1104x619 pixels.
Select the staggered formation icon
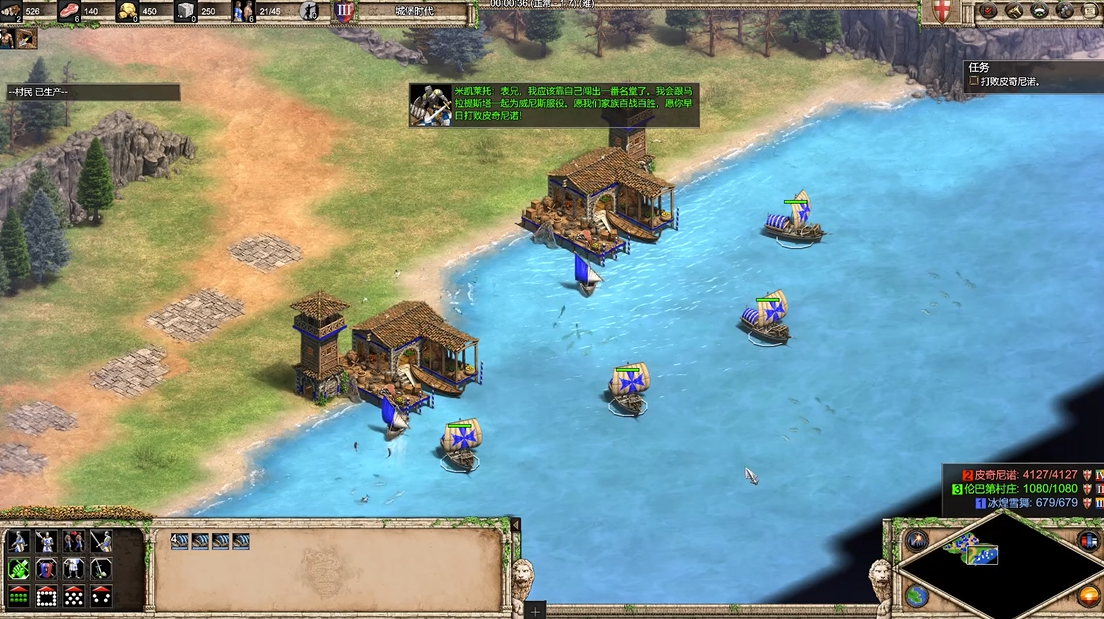click(x=74, y=596)
